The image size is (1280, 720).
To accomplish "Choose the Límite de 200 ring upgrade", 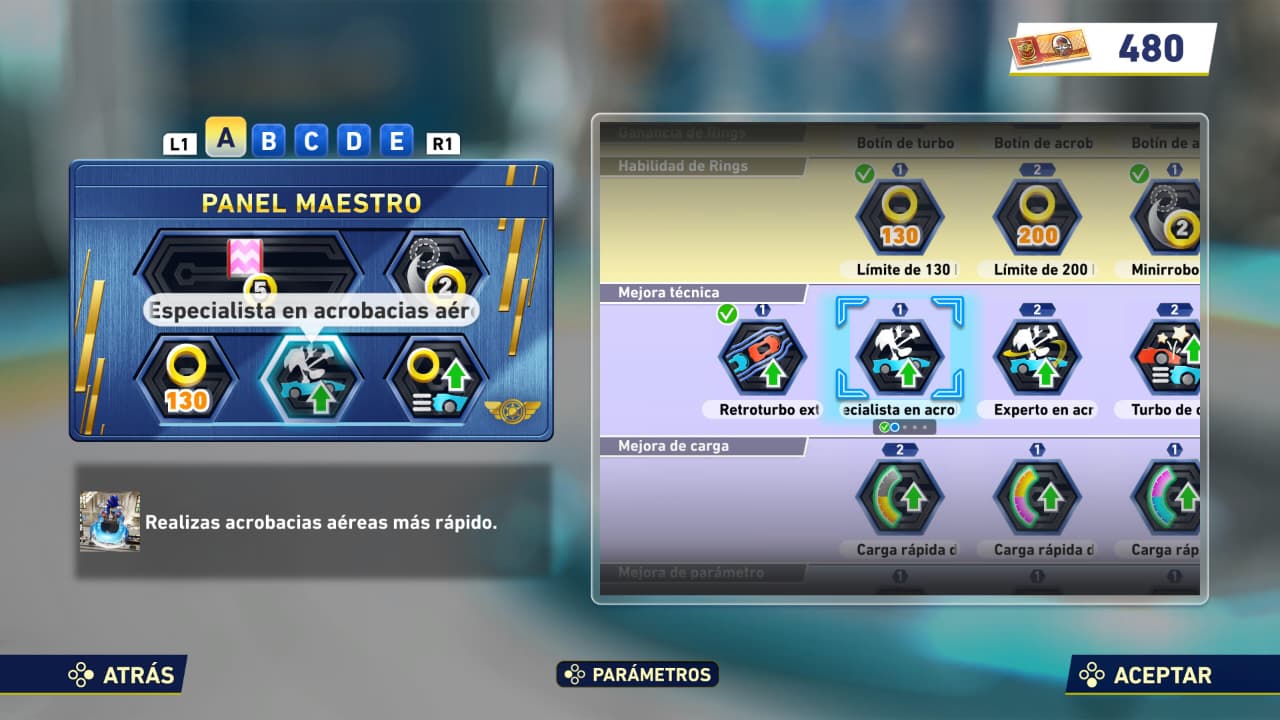I will [x=1037, y=216].
